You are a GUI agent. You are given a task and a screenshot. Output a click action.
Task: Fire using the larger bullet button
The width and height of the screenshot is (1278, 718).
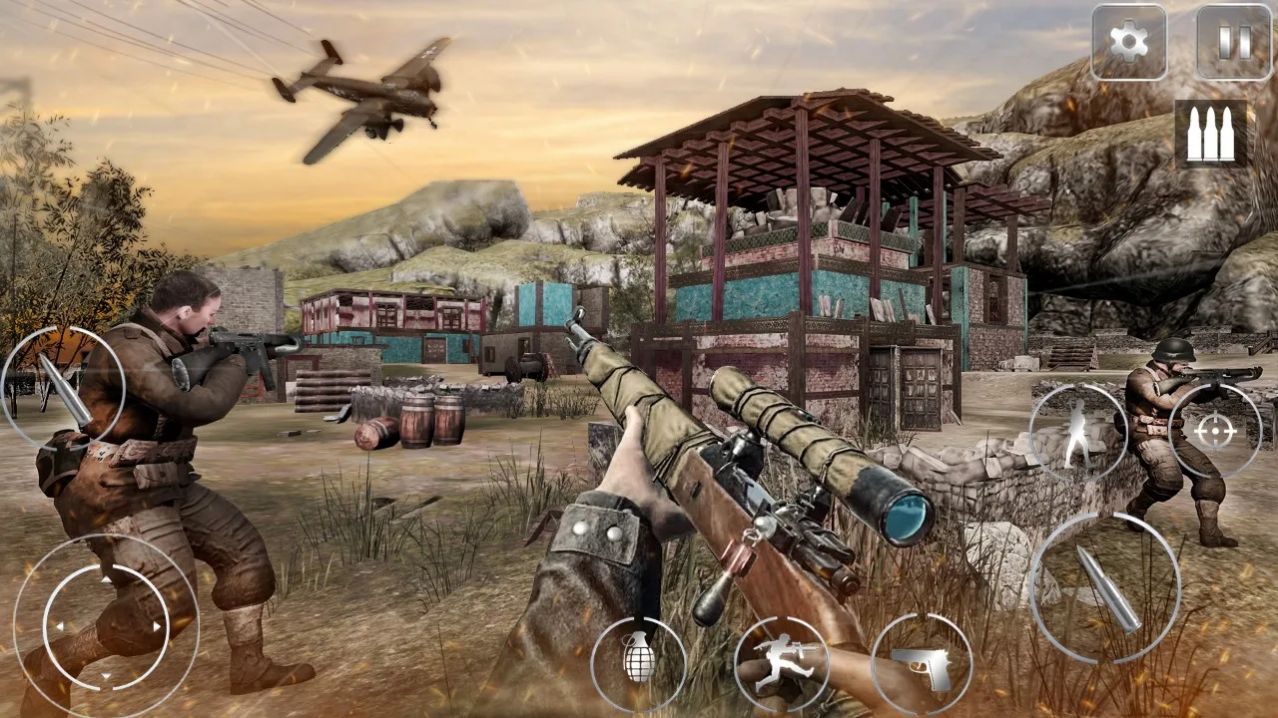tap(1104, 588)
